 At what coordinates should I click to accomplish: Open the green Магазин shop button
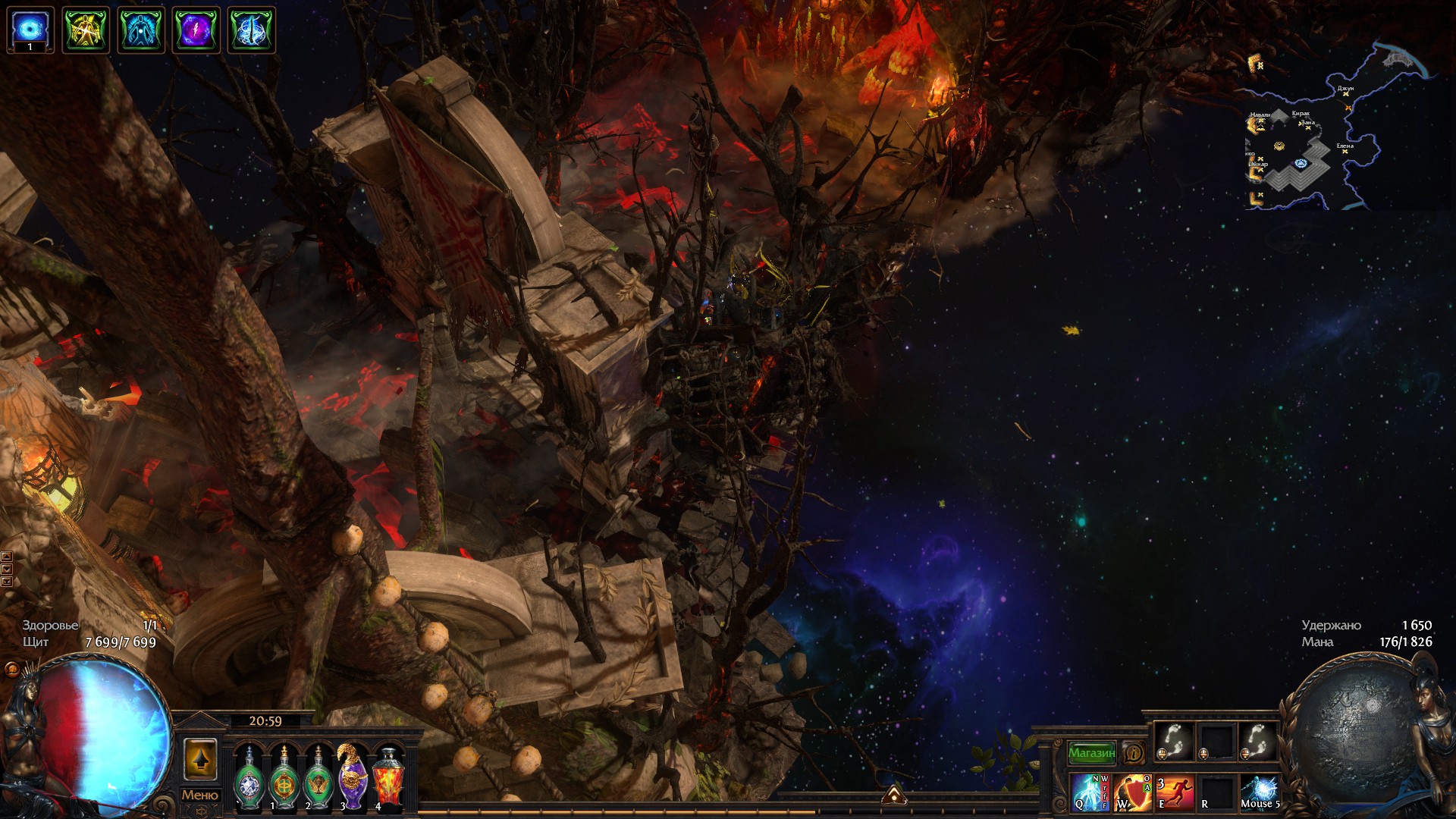1091,753
